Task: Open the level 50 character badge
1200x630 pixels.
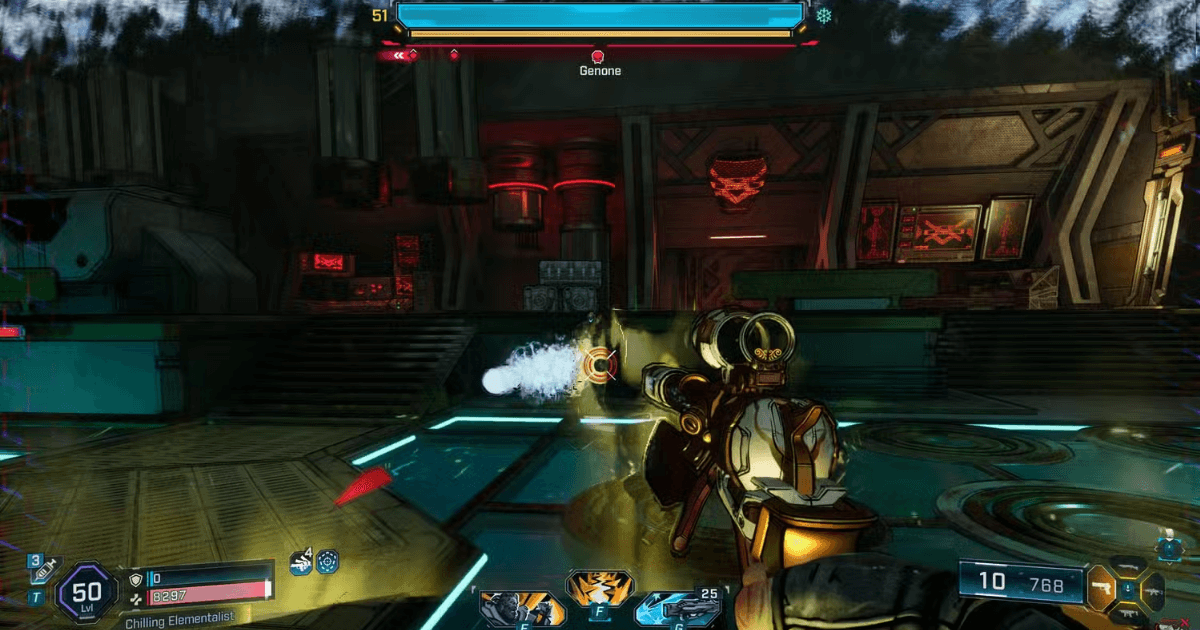Action: (87, 591)
